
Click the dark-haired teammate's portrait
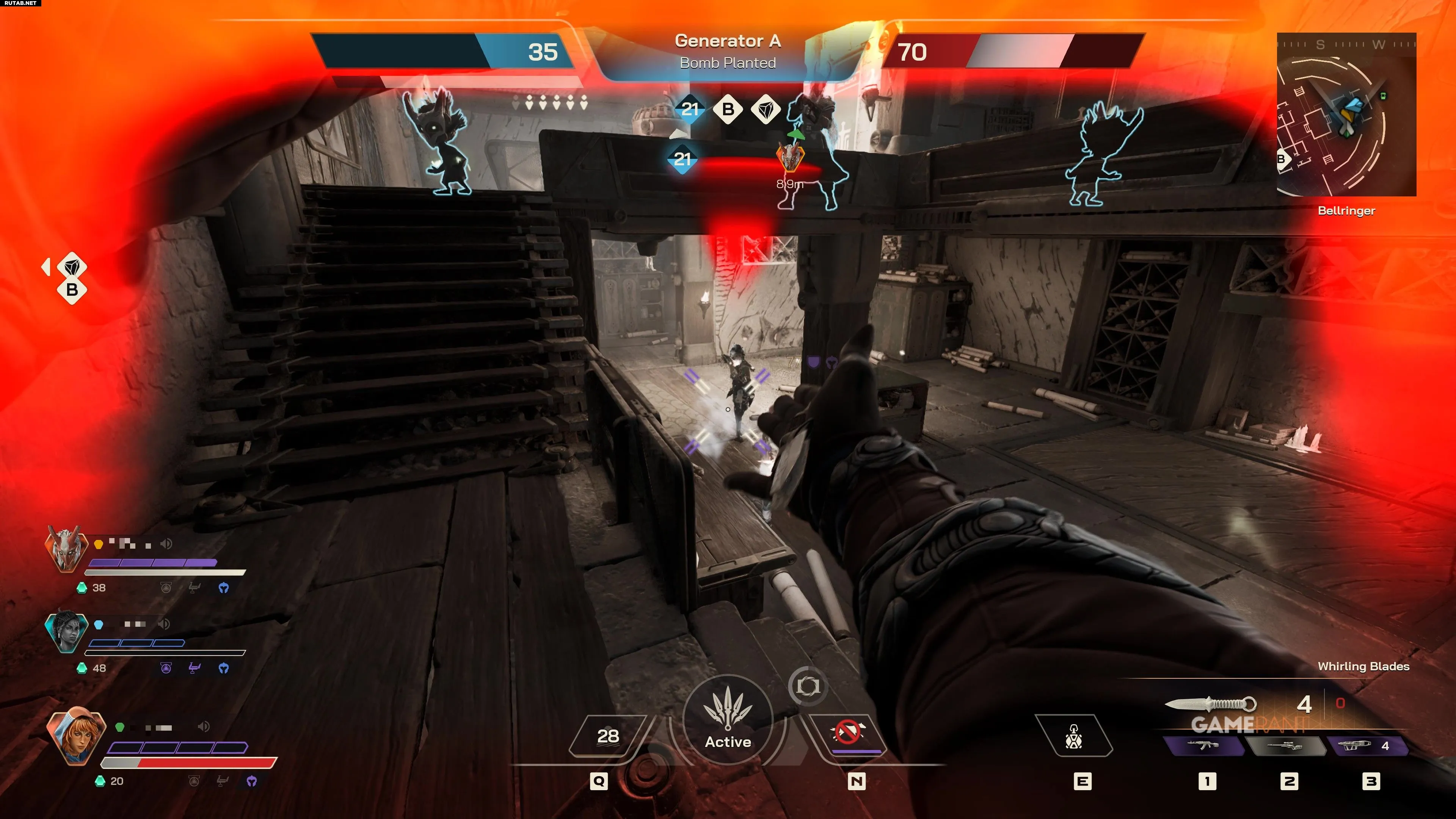point(66,631)
